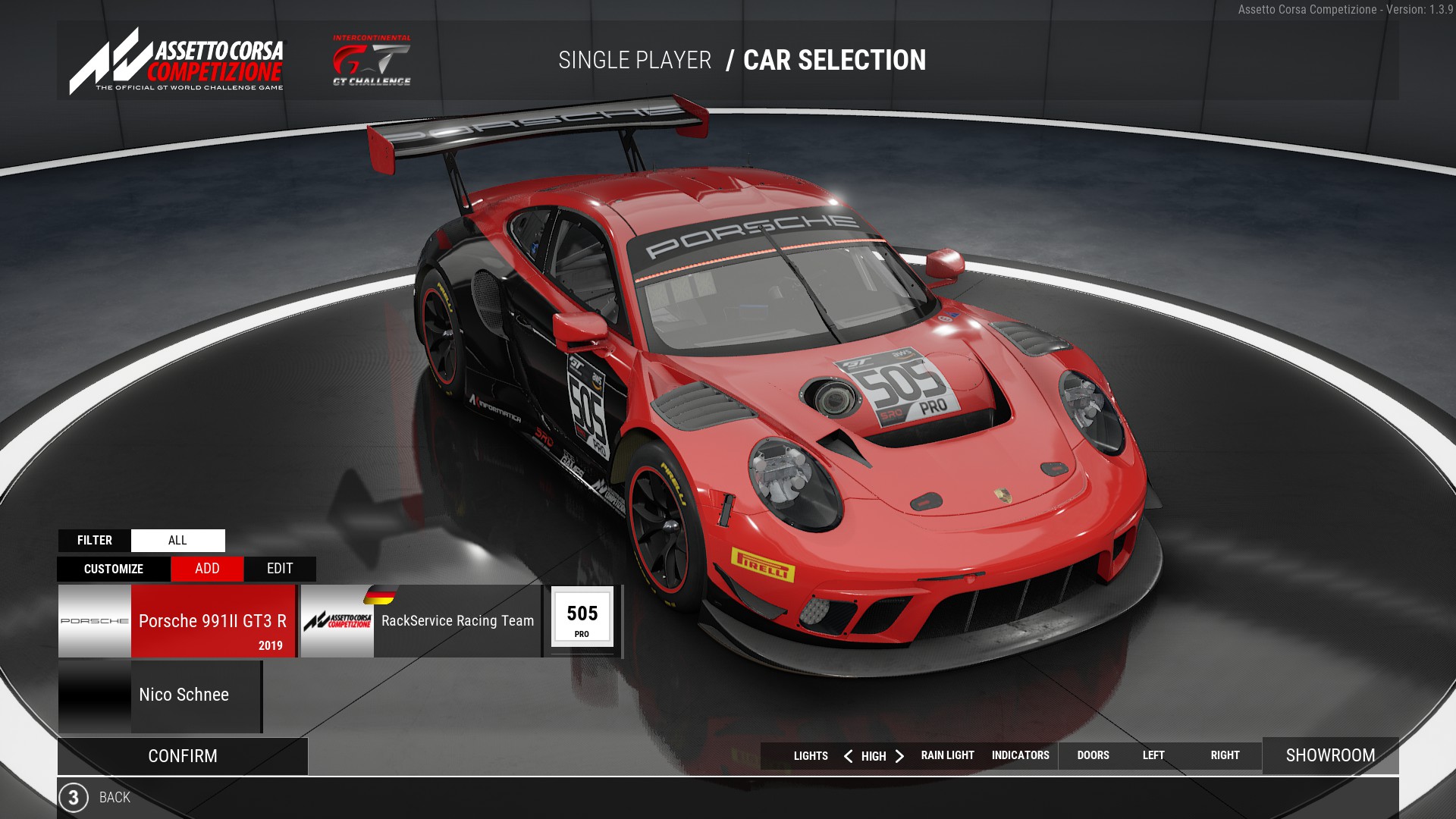The width and height of the screenshot is (1456, 819).
Task: Open the left door
Action: point(1153,755)
